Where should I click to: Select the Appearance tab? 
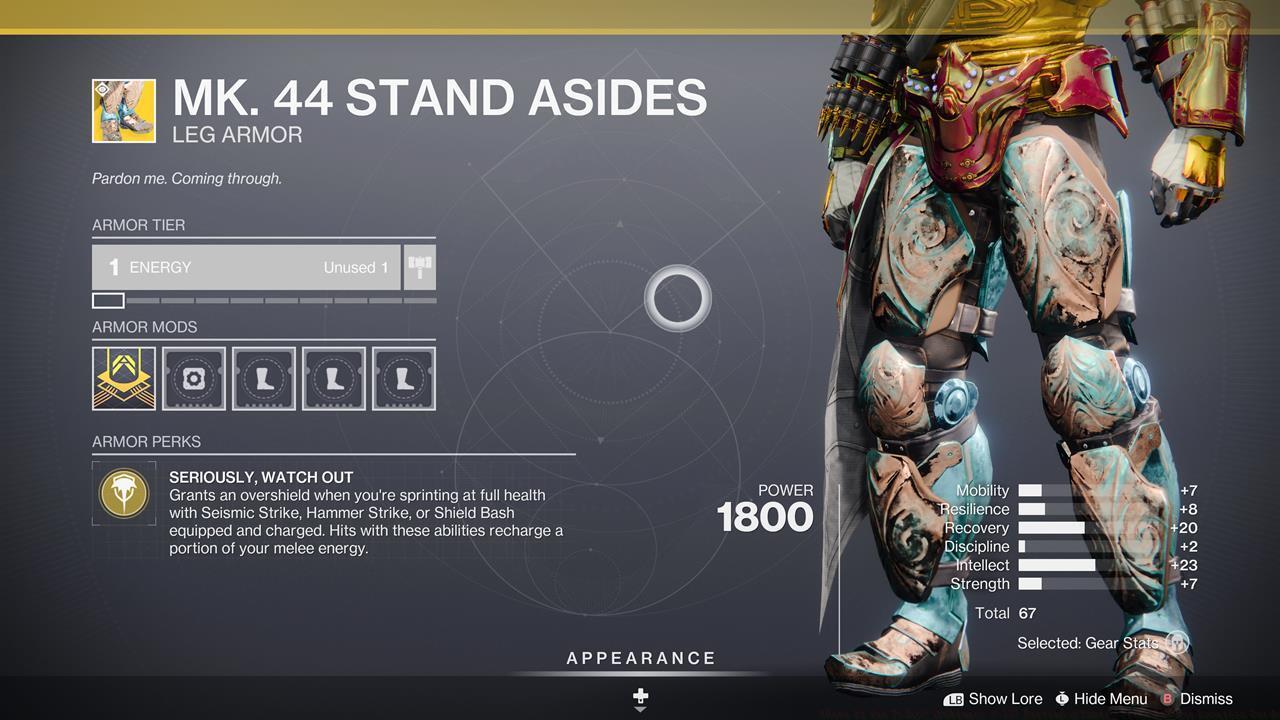click(x=639, y=658)
